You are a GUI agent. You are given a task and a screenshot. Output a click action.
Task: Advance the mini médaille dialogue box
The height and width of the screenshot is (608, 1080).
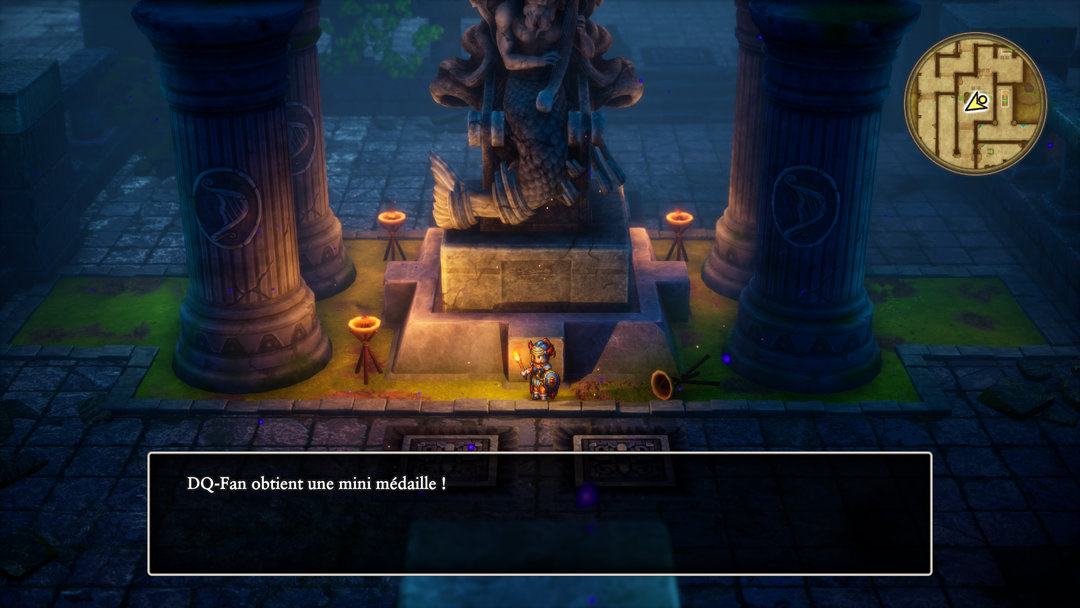click(x=539, y=513)
